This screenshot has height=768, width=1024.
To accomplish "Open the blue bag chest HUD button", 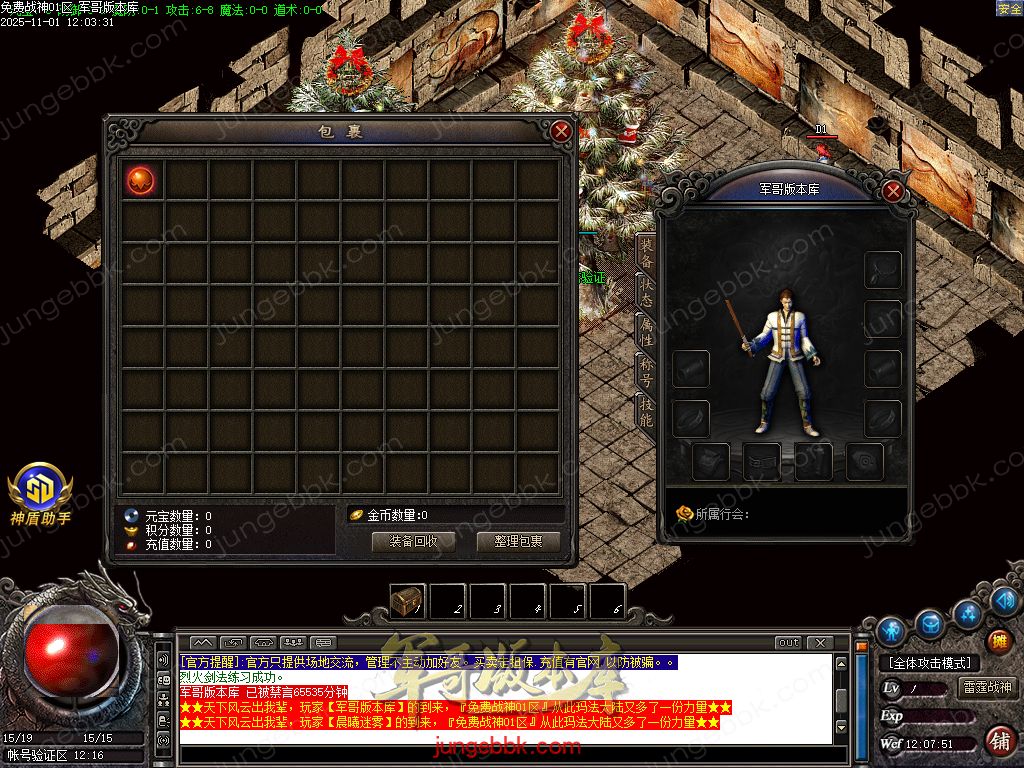I will pos(930,623).
